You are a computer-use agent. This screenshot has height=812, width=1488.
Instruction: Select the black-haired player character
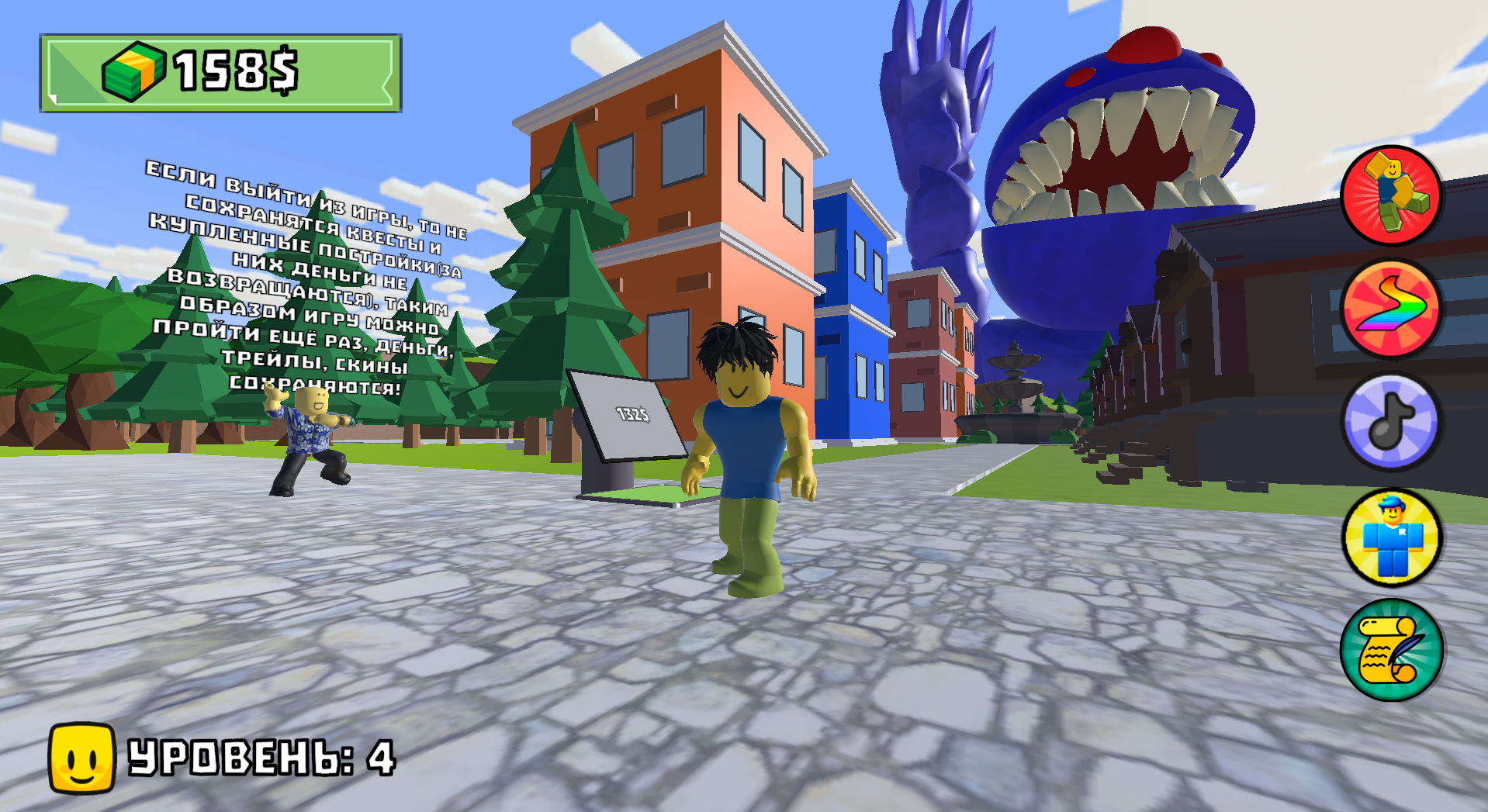[745, 434]
